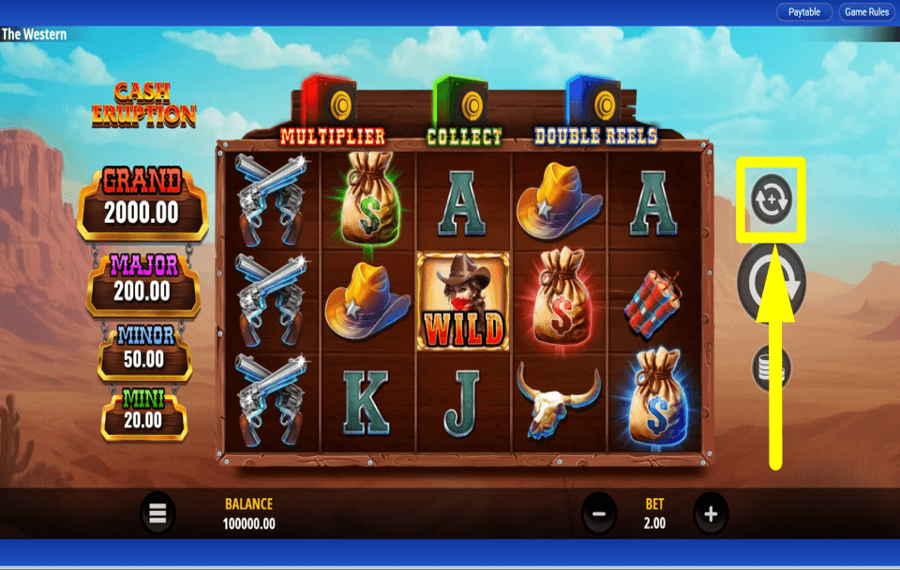The width and height of the screenshot is (900, 570).
Task: Open the coin stack bet options
Action: click(x=771, y=367)
